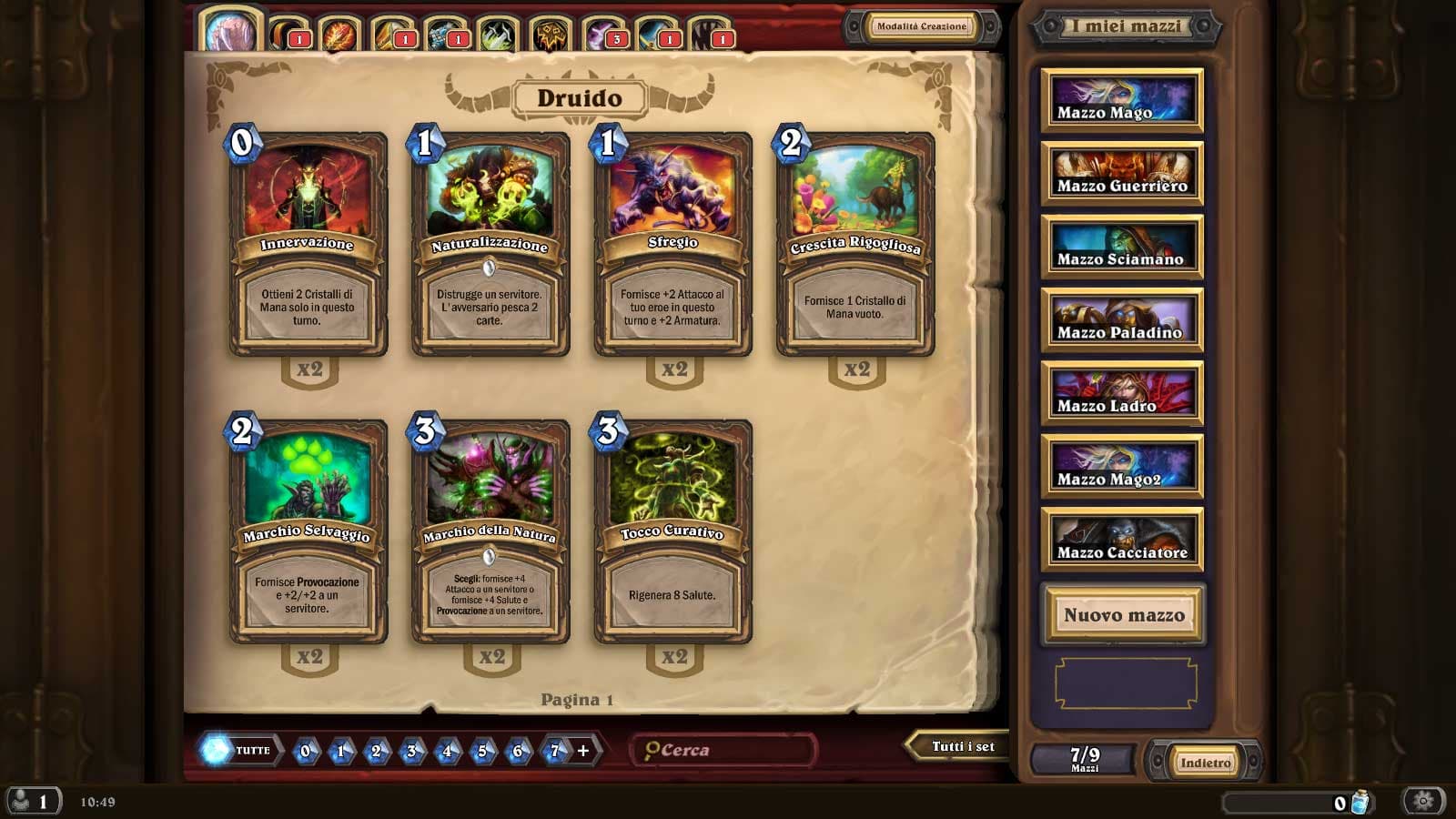The image size is (1456, 819).
Task: Open the Mazzo Guerriero deck
Action: [x=1122, y=173]
